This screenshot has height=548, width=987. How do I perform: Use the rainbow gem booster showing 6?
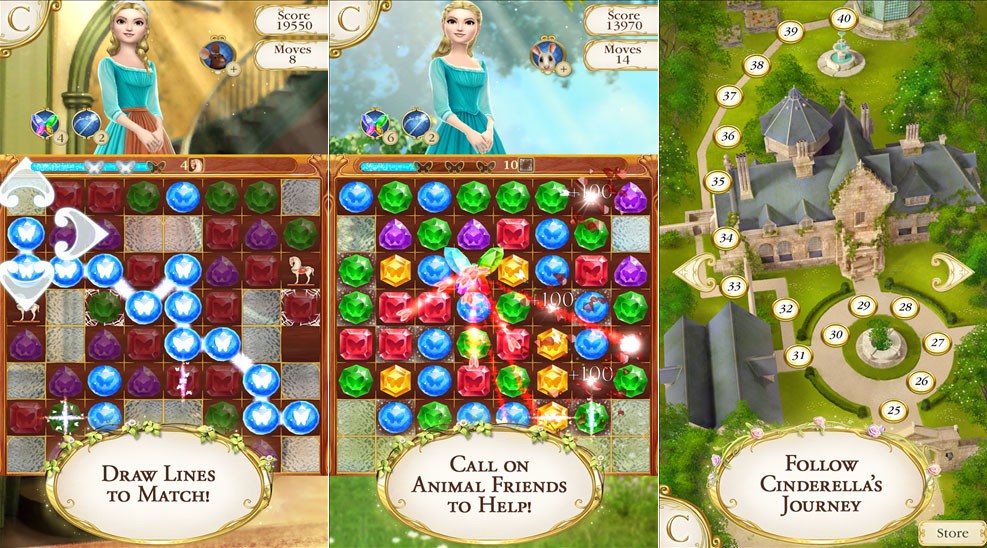click(375, 123)
